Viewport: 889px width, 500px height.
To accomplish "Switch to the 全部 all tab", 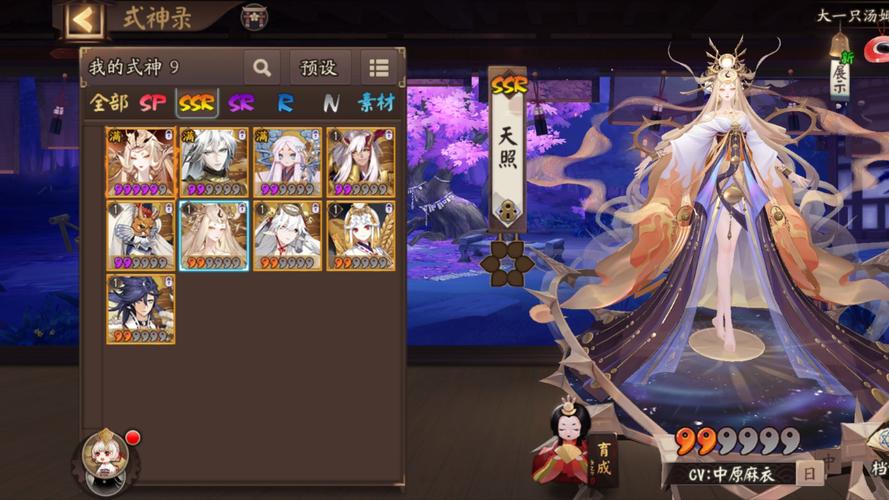I will [109, 102].
